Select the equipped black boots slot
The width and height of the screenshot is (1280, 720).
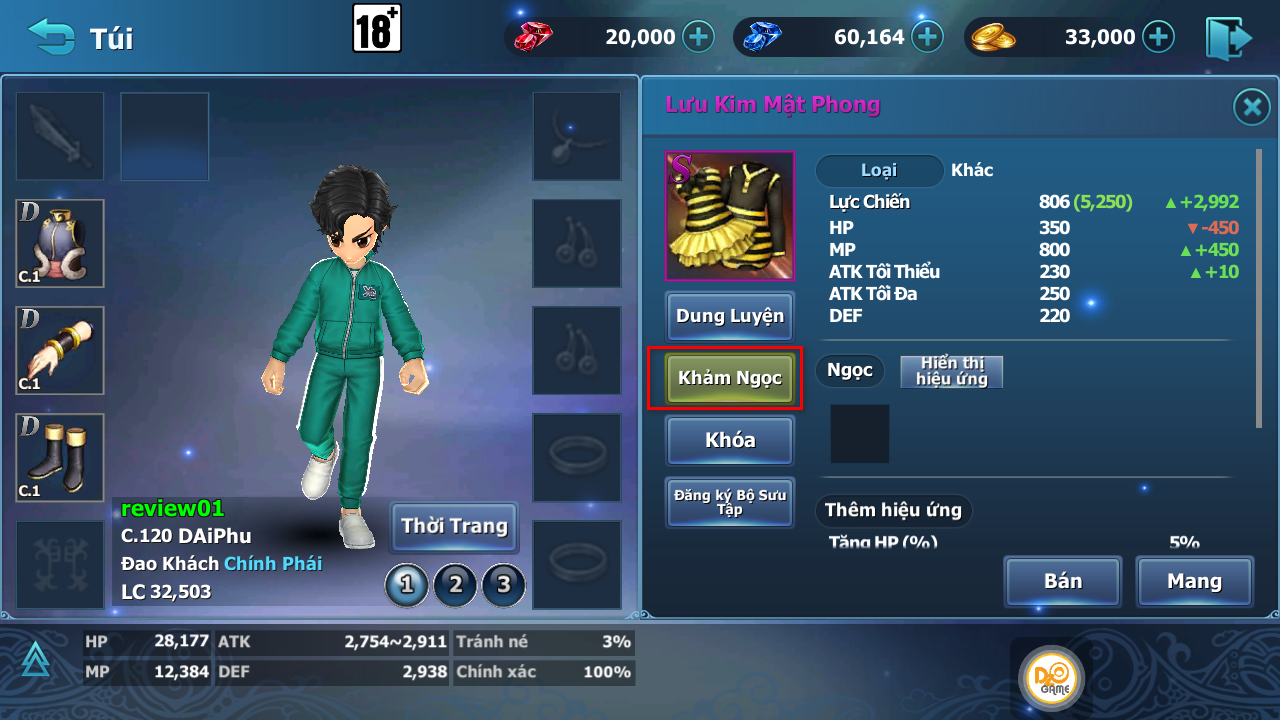[60, 457]
